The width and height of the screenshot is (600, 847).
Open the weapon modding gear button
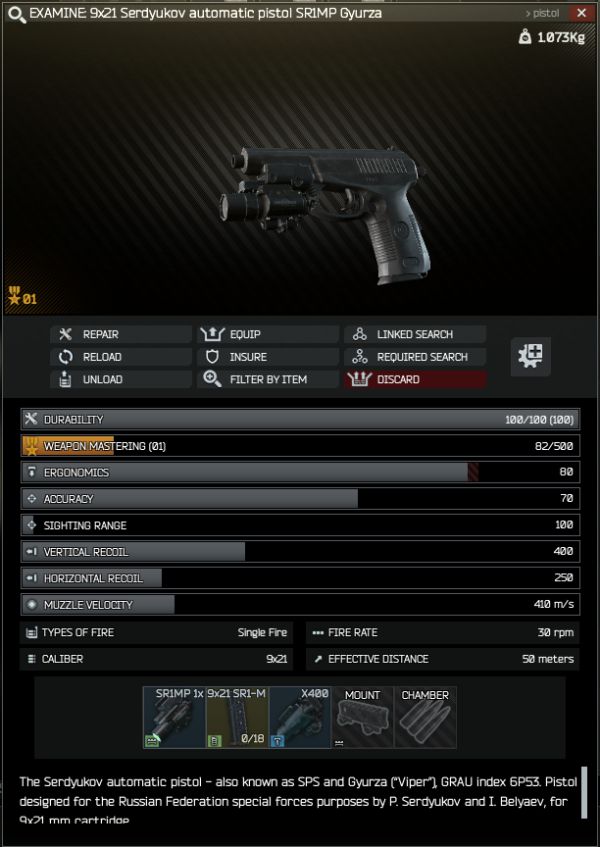[x=530, y=357]
